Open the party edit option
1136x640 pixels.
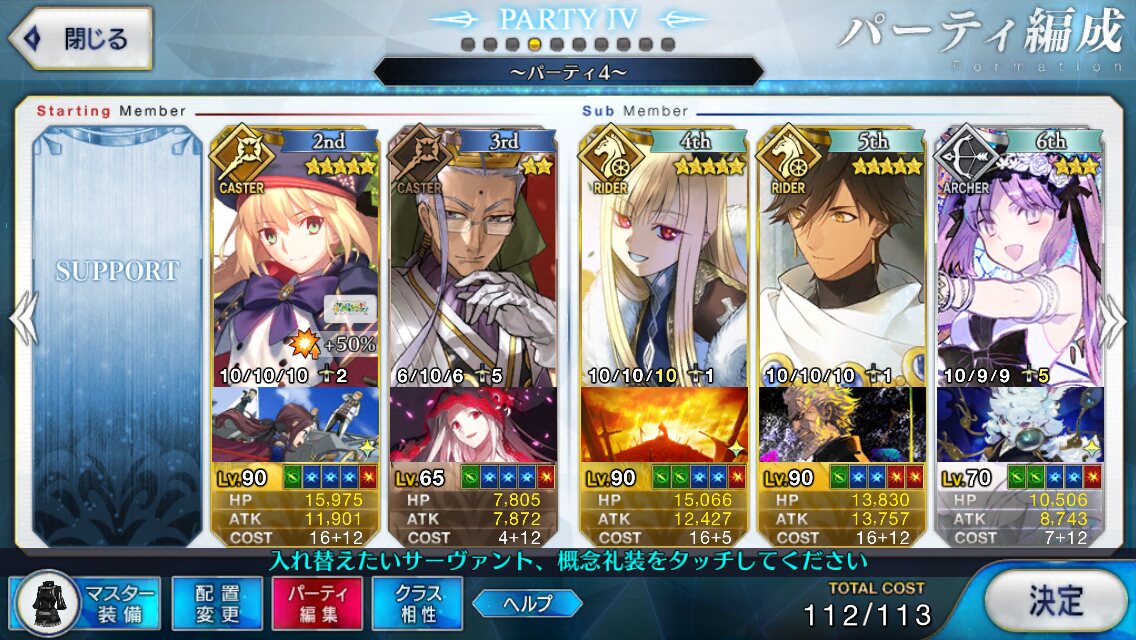click(310, 602)
